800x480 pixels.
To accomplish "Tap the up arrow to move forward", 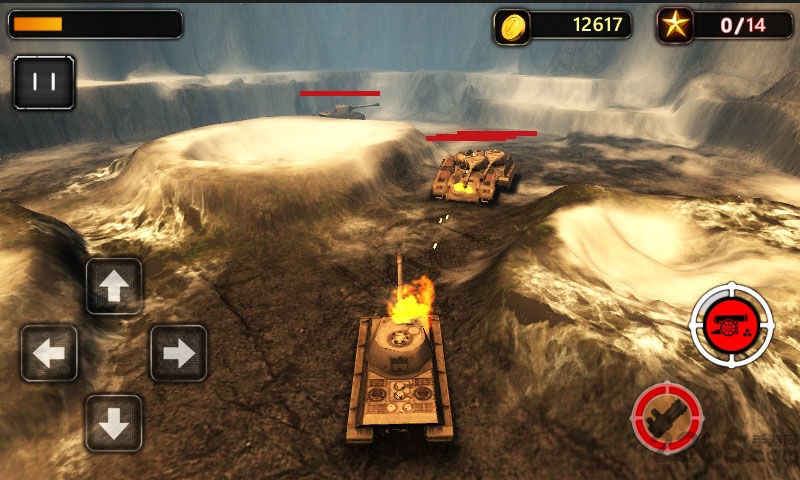I will tap(114, 286).
